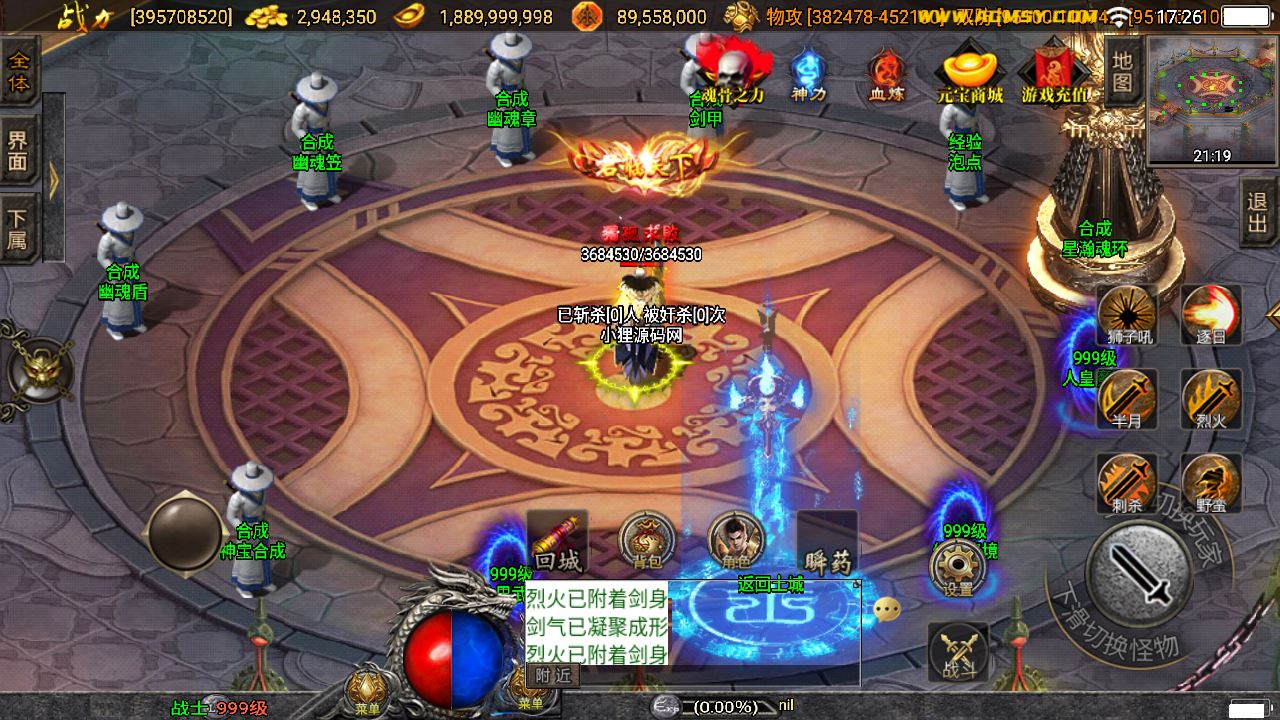
Task: Open the 神力 icon menu
Action: point(808,75)
